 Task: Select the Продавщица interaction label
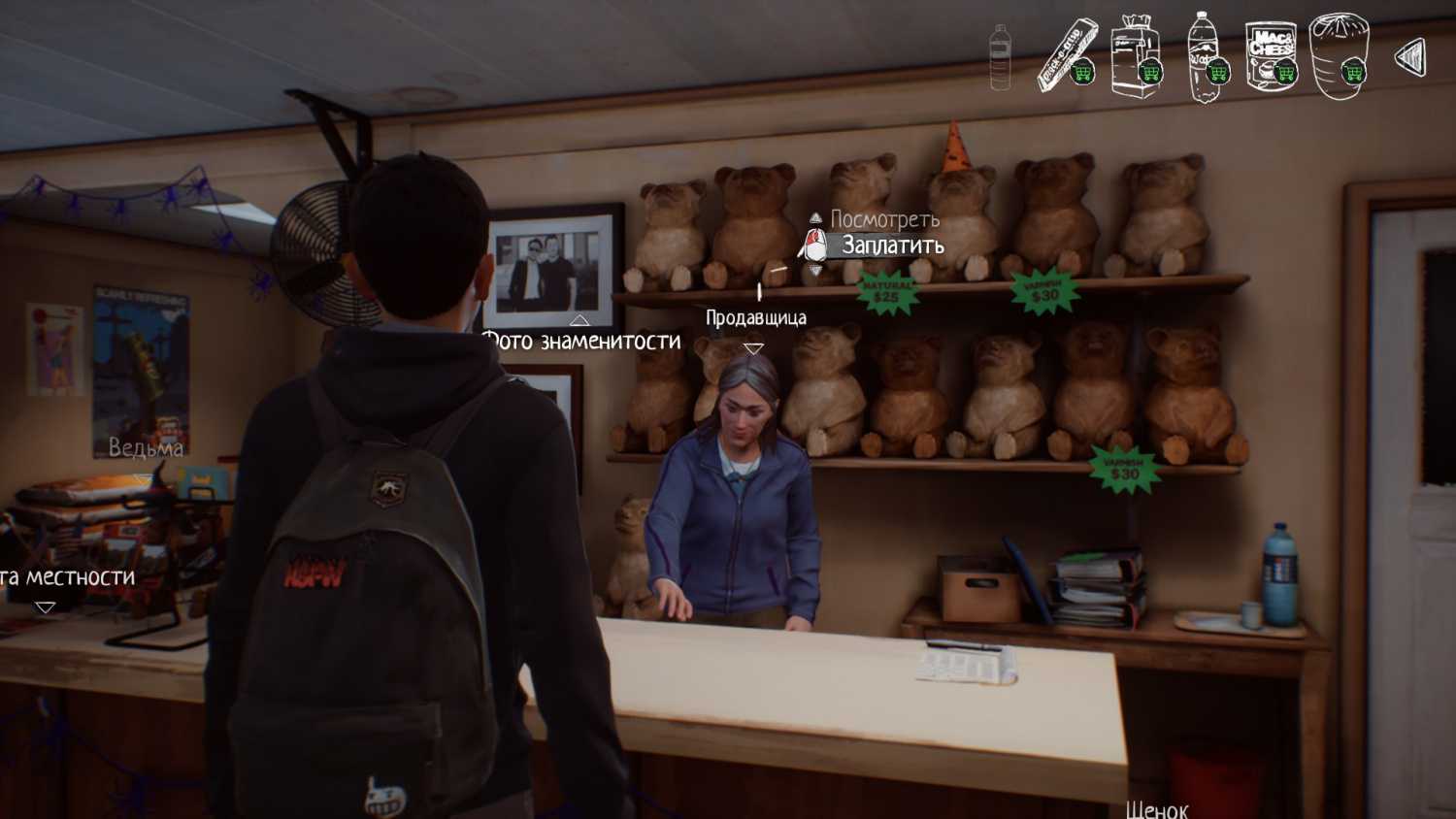click(755, 317)
